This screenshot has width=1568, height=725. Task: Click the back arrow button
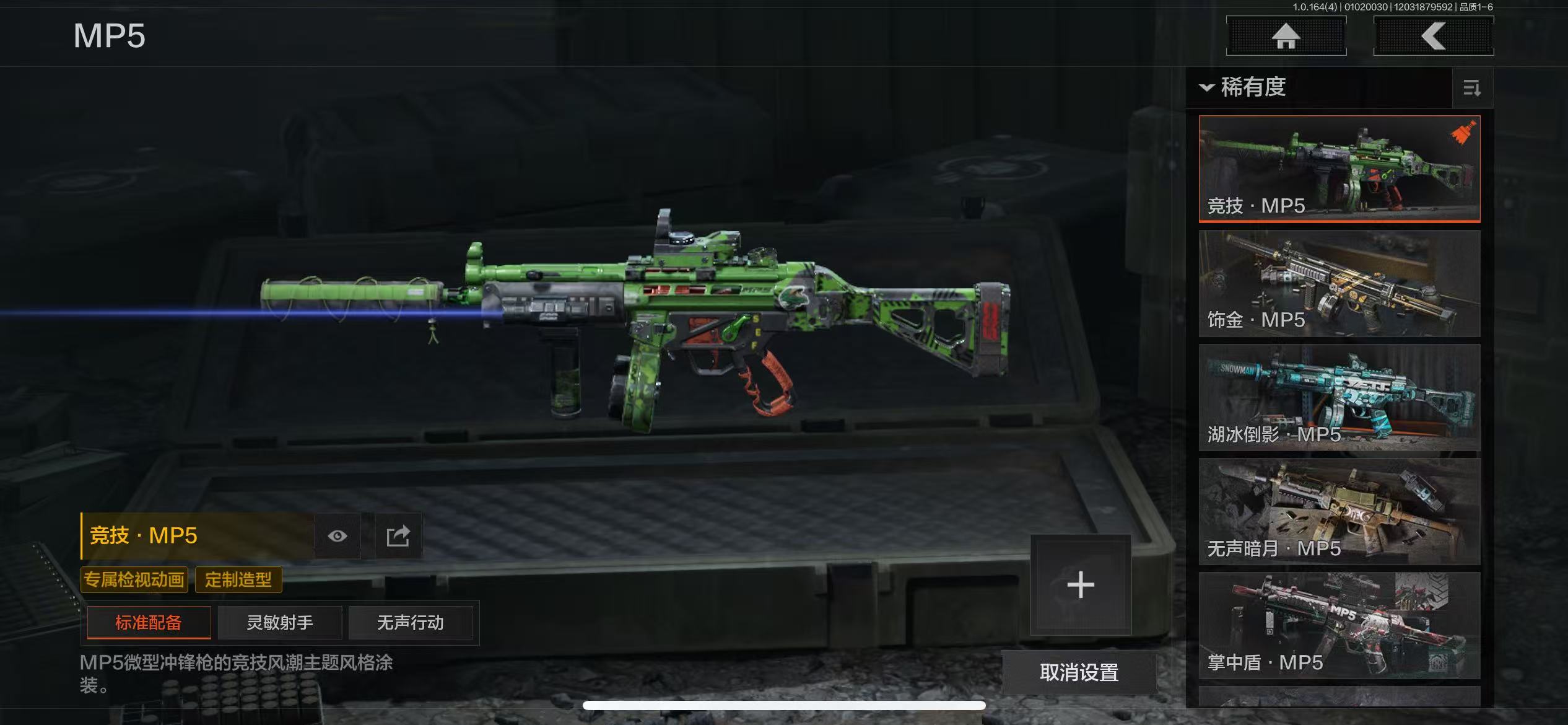point(1433,36)
